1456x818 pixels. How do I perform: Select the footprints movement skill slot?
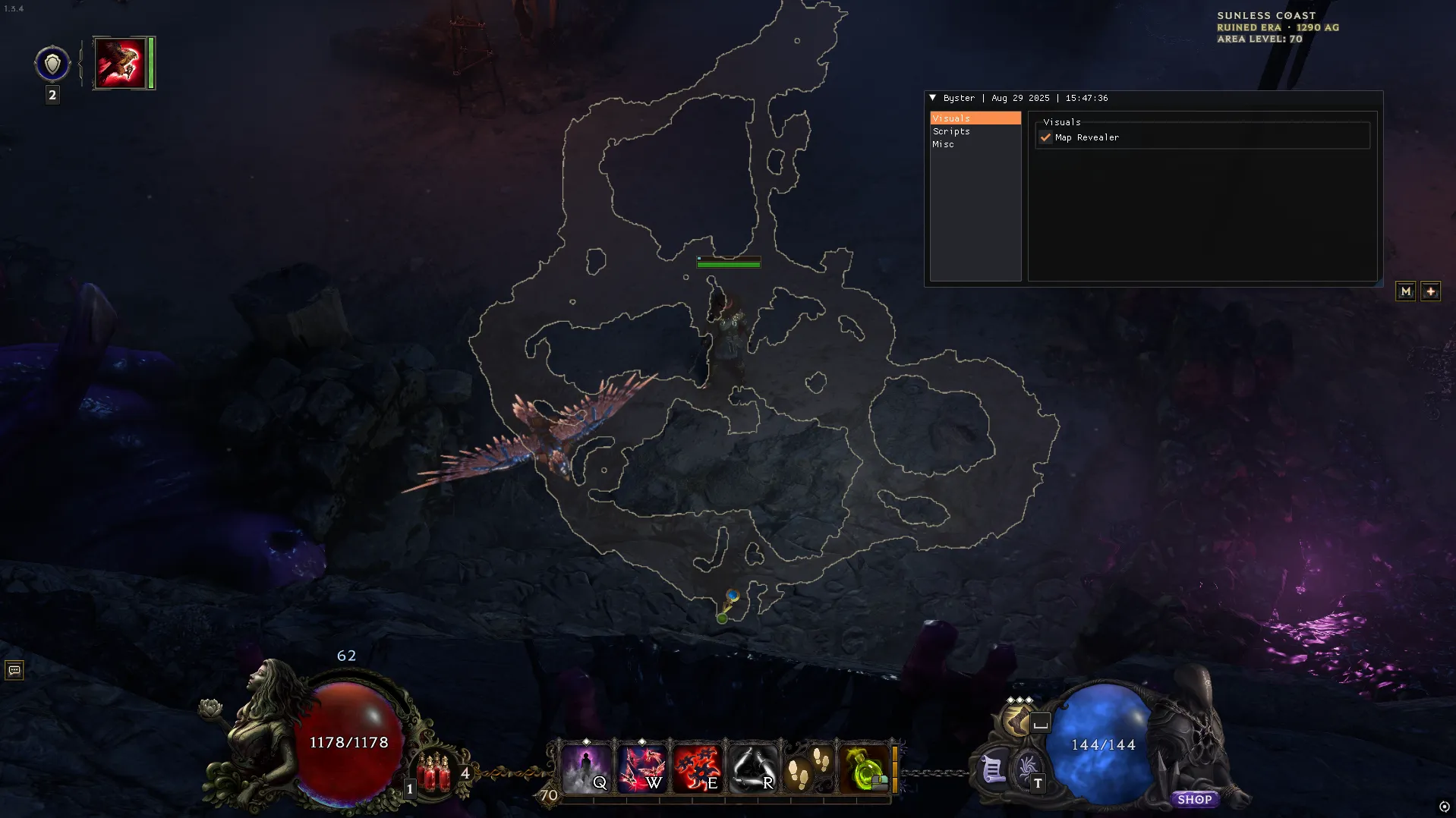(x=808, y=769)
